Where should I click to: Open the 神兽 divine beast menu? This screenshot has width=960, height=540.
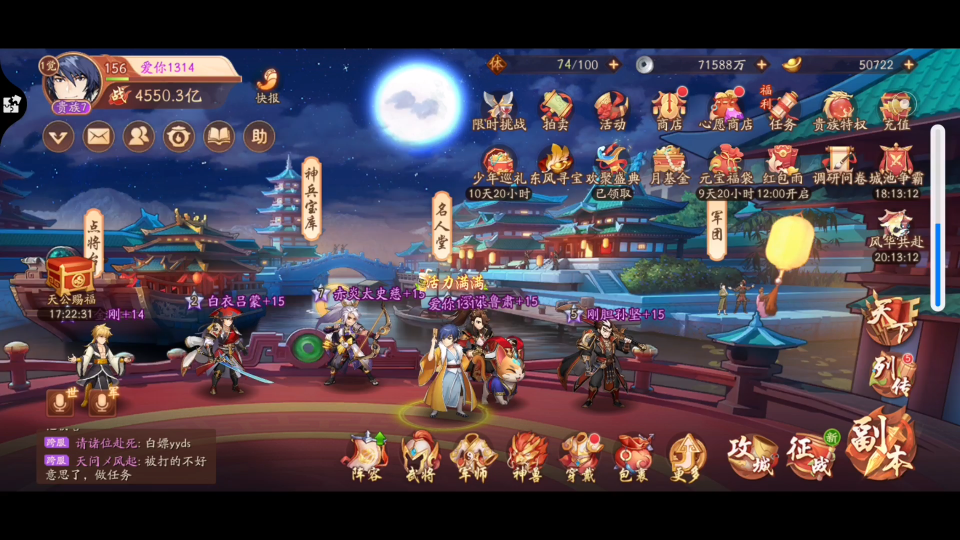(527, 457)
